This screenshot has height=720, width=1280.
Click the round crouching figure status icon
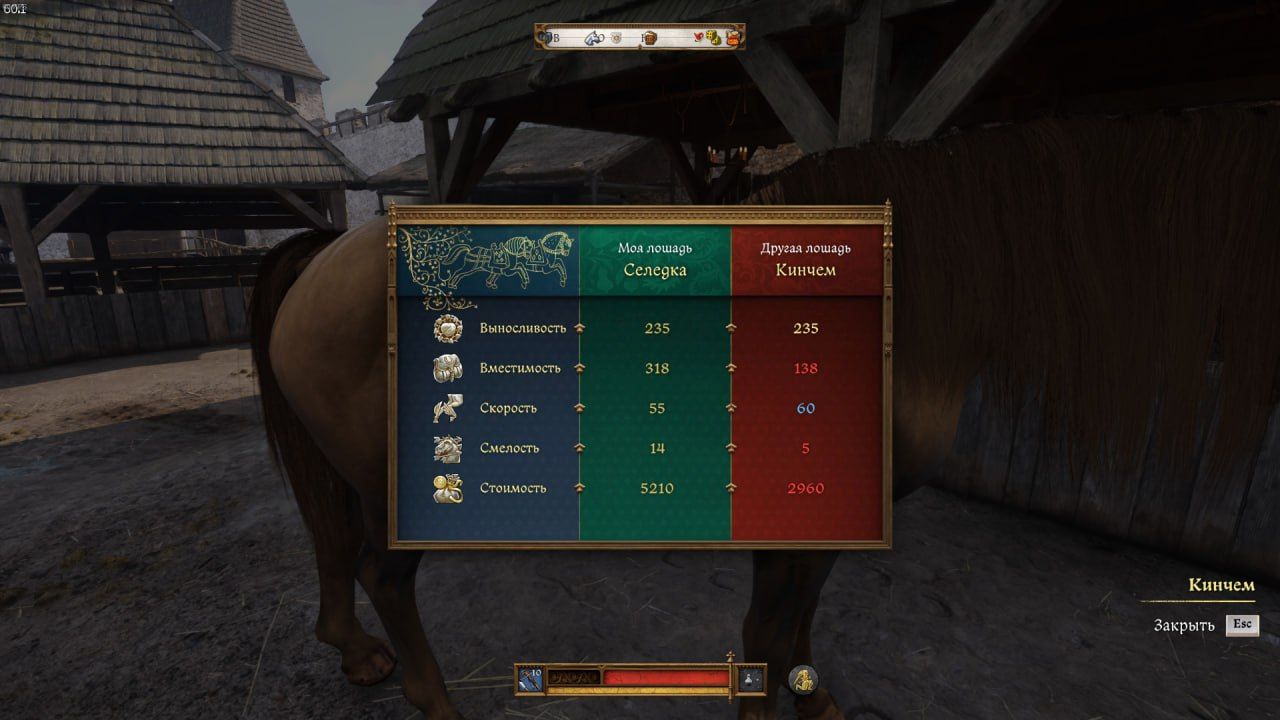tap(802, 680)
